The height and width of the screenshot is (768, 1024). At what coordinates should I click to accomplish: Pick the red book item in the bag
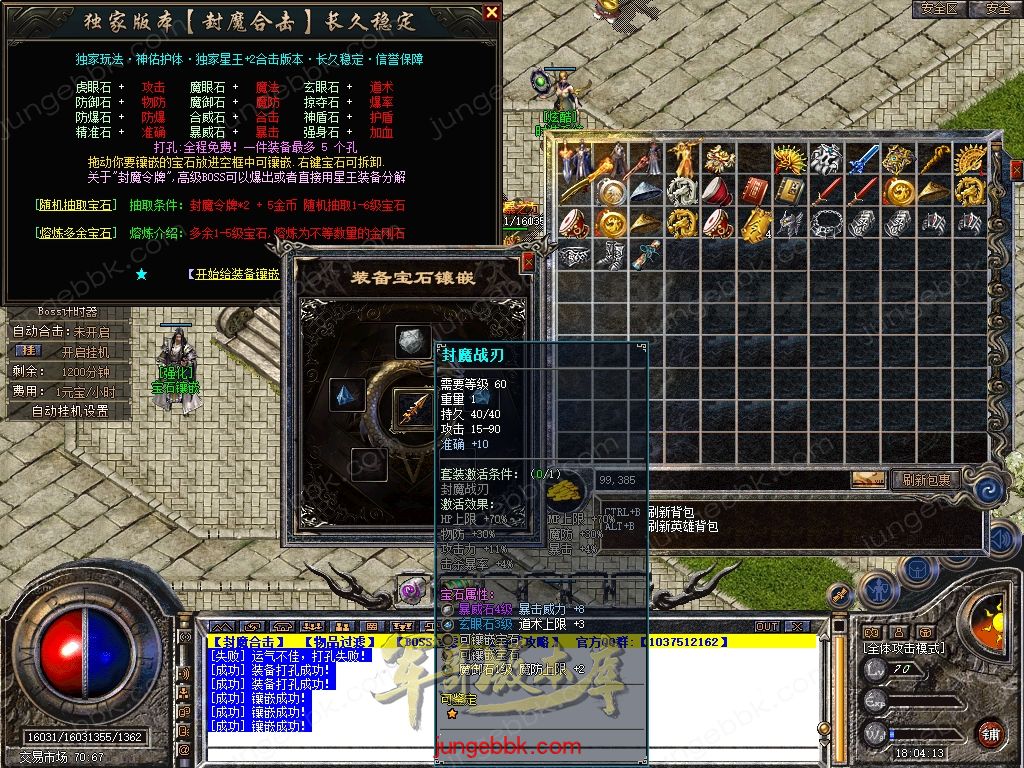coord(754,189)
